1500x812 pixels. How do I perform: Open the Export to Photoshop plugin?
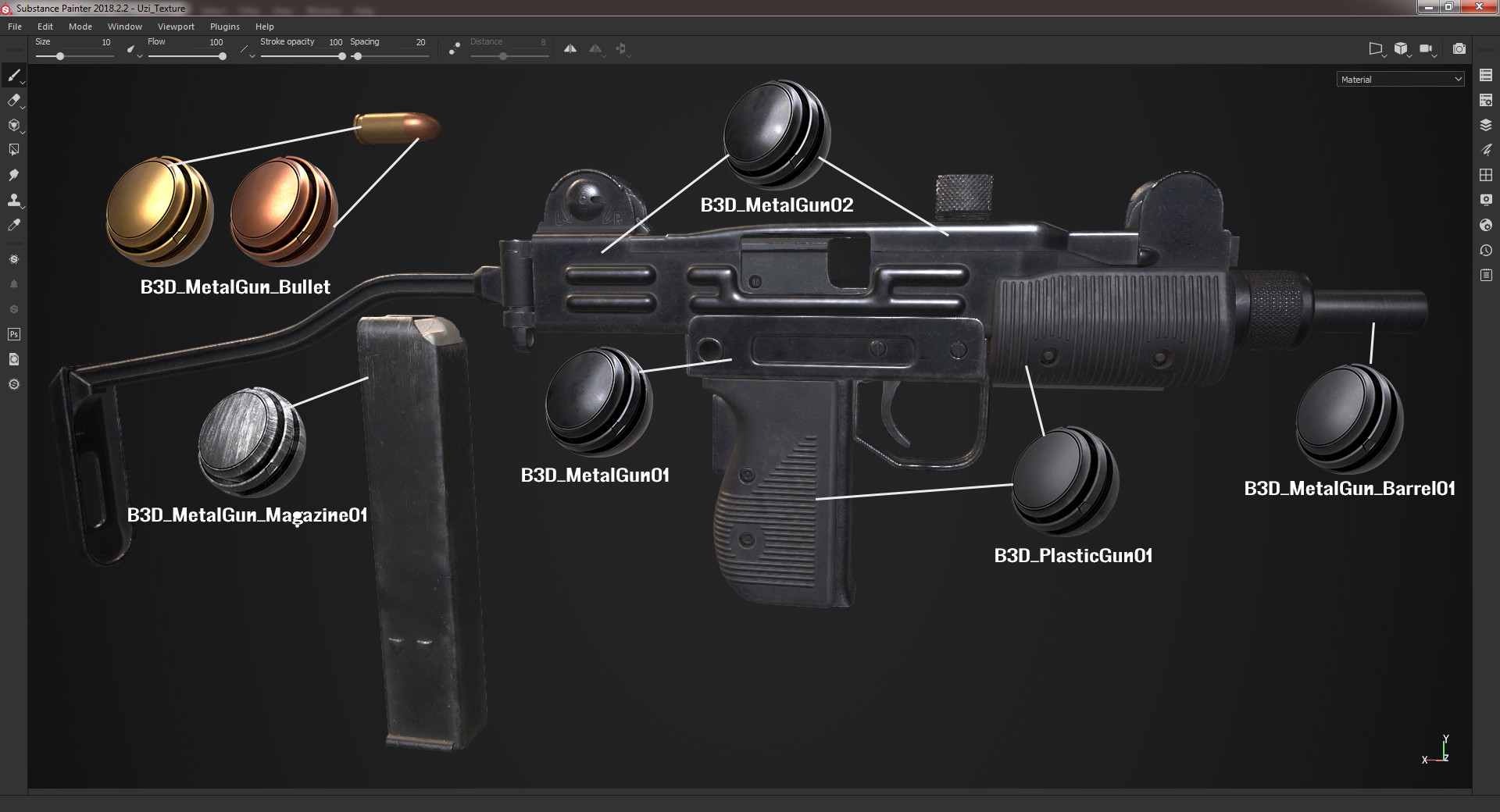(x=13, y=334)
